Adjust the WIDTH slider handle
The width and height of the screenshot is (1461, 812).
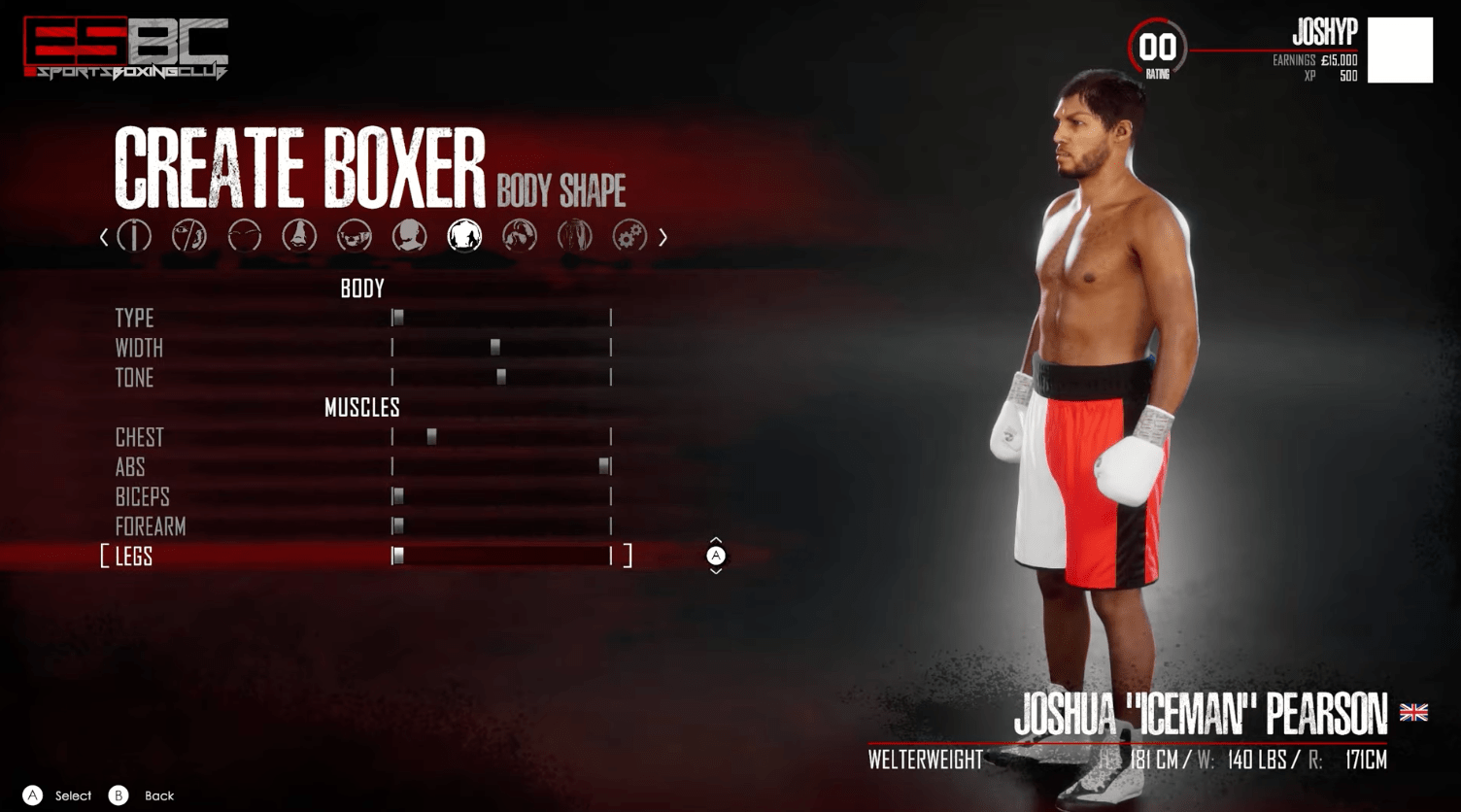pos(495,348)
